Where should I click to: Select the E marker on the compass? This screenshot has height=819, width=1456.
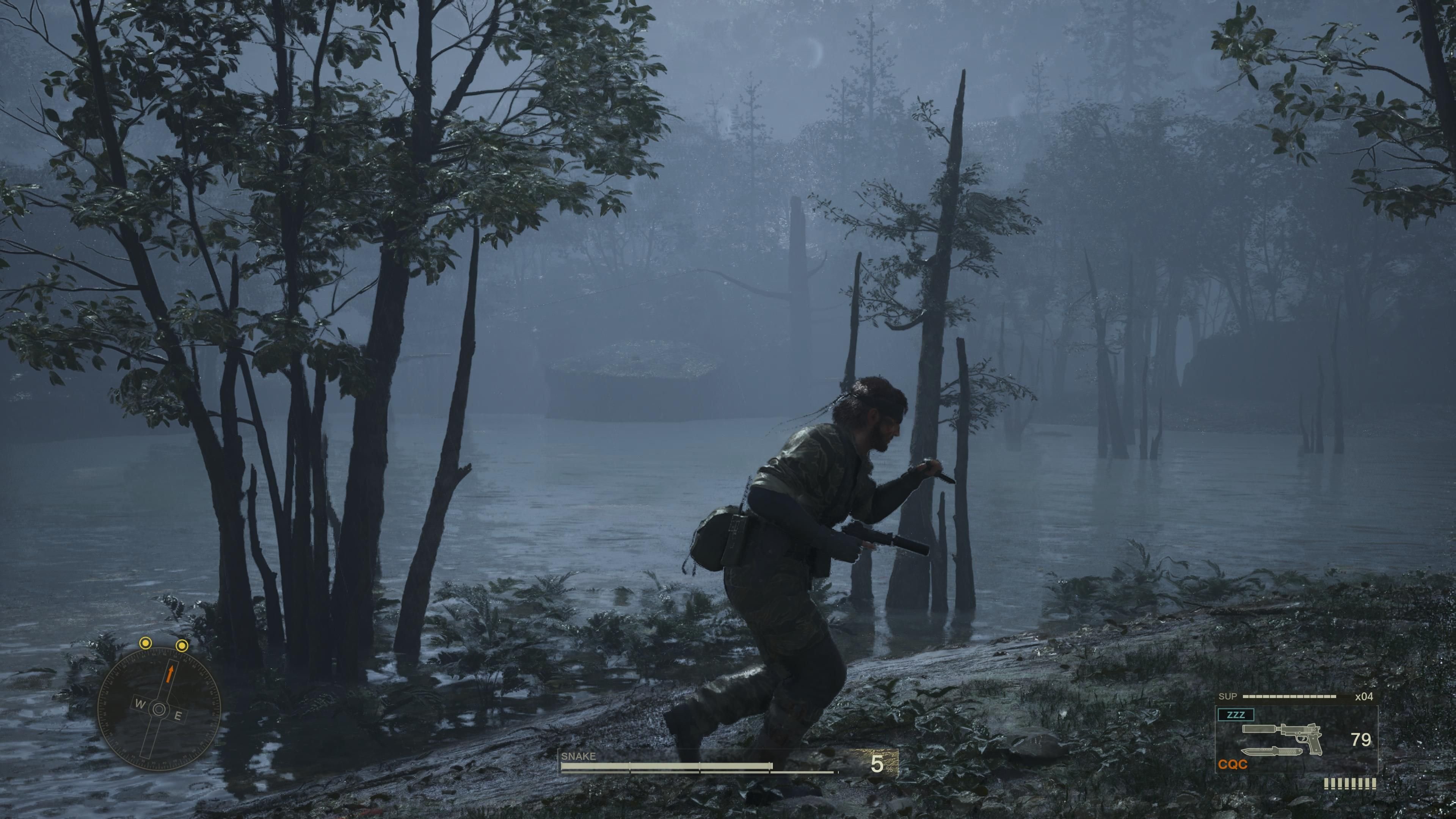[x=179, y=715]
